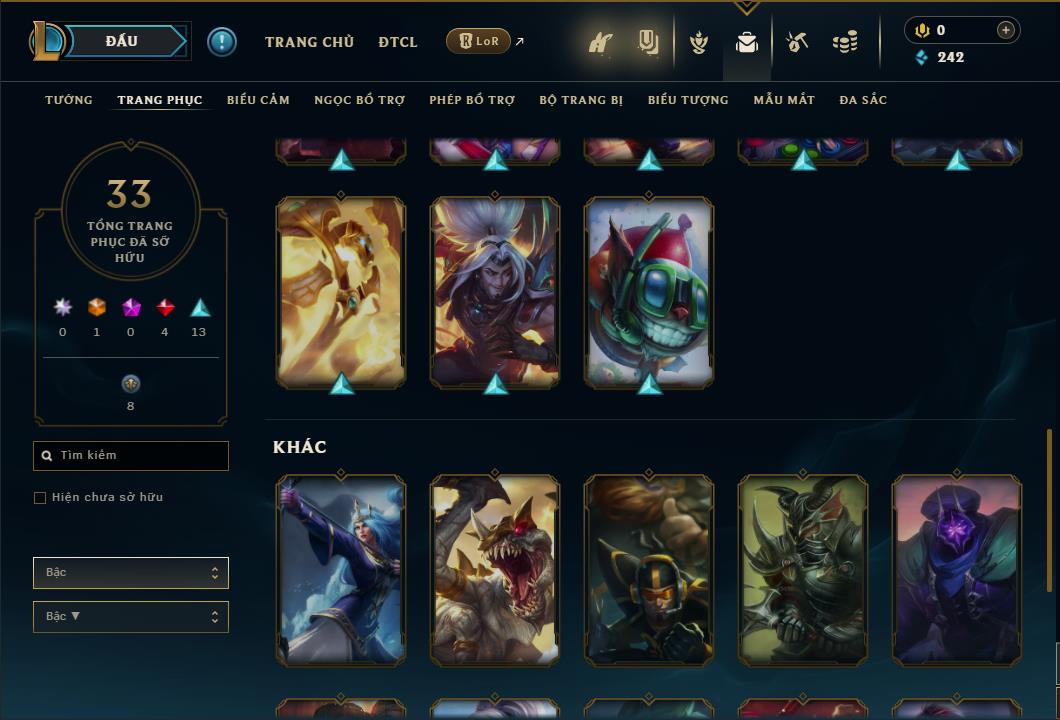Go to the ĐTCL section
This screenshot has width=1060, height=720.
tap(398, 42)
